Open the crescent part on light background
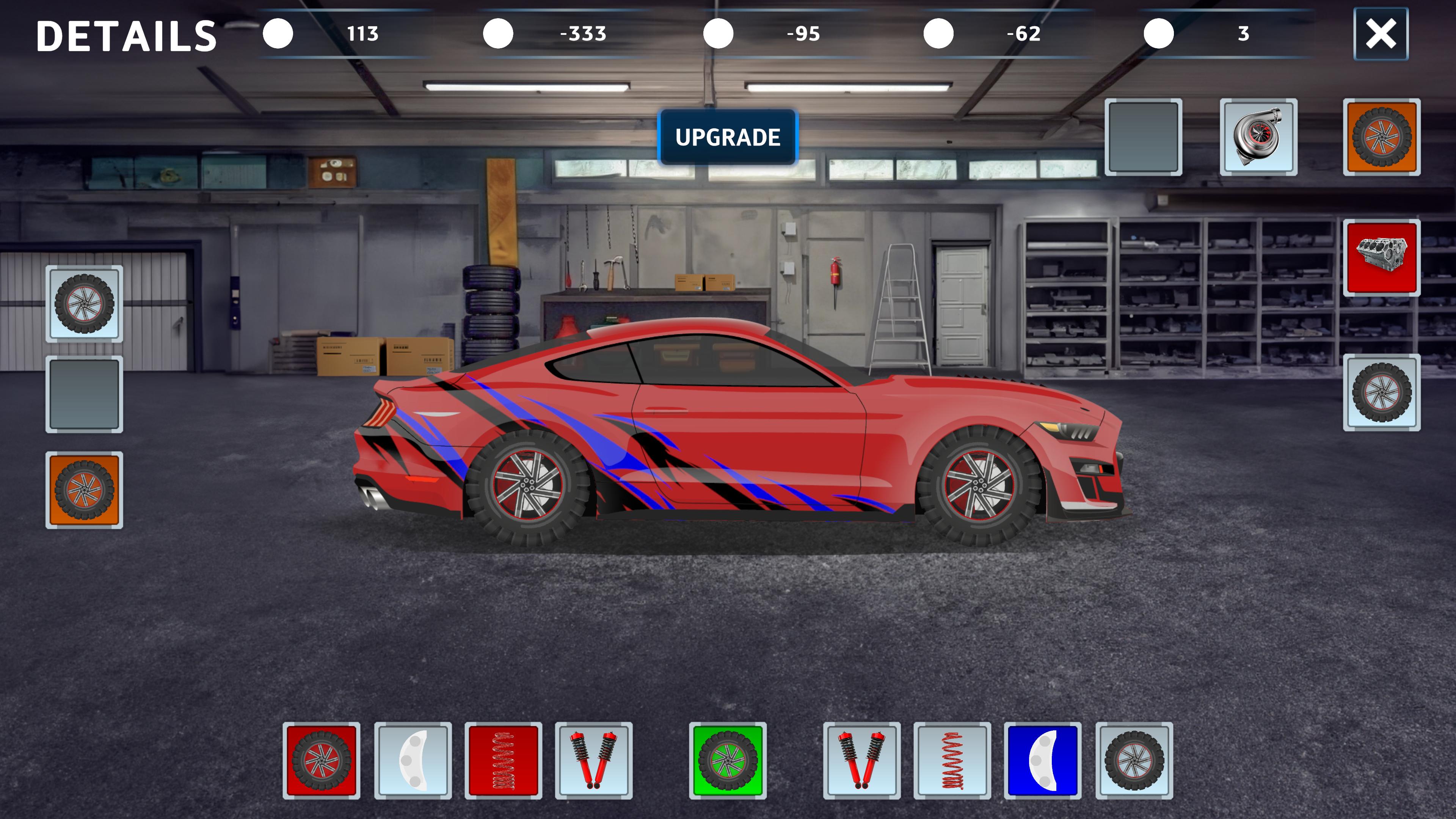1456x819 pixels. coord(413,760)
